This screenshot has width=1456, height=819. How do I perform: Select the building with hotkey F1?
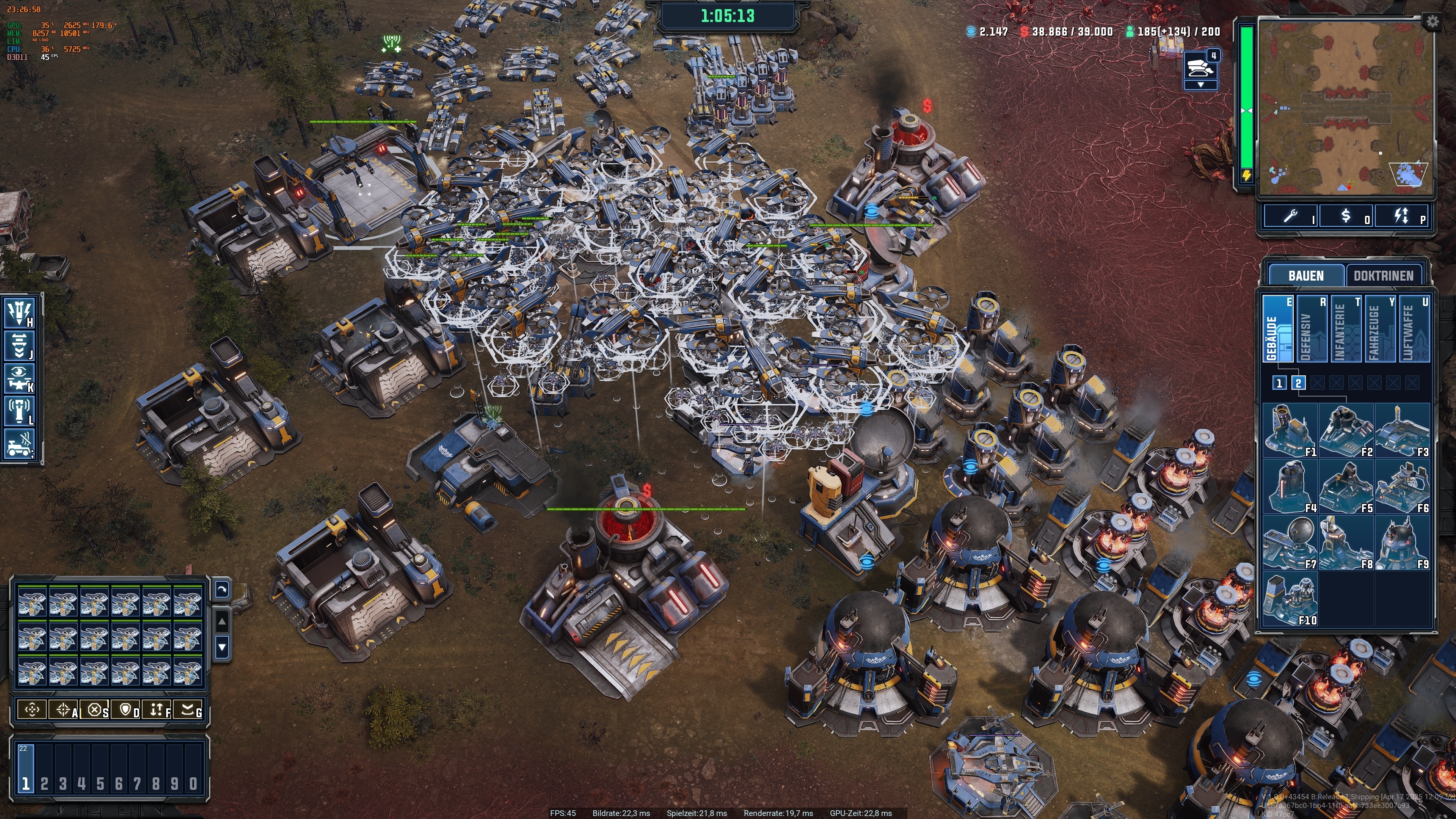click(1290, 430)
